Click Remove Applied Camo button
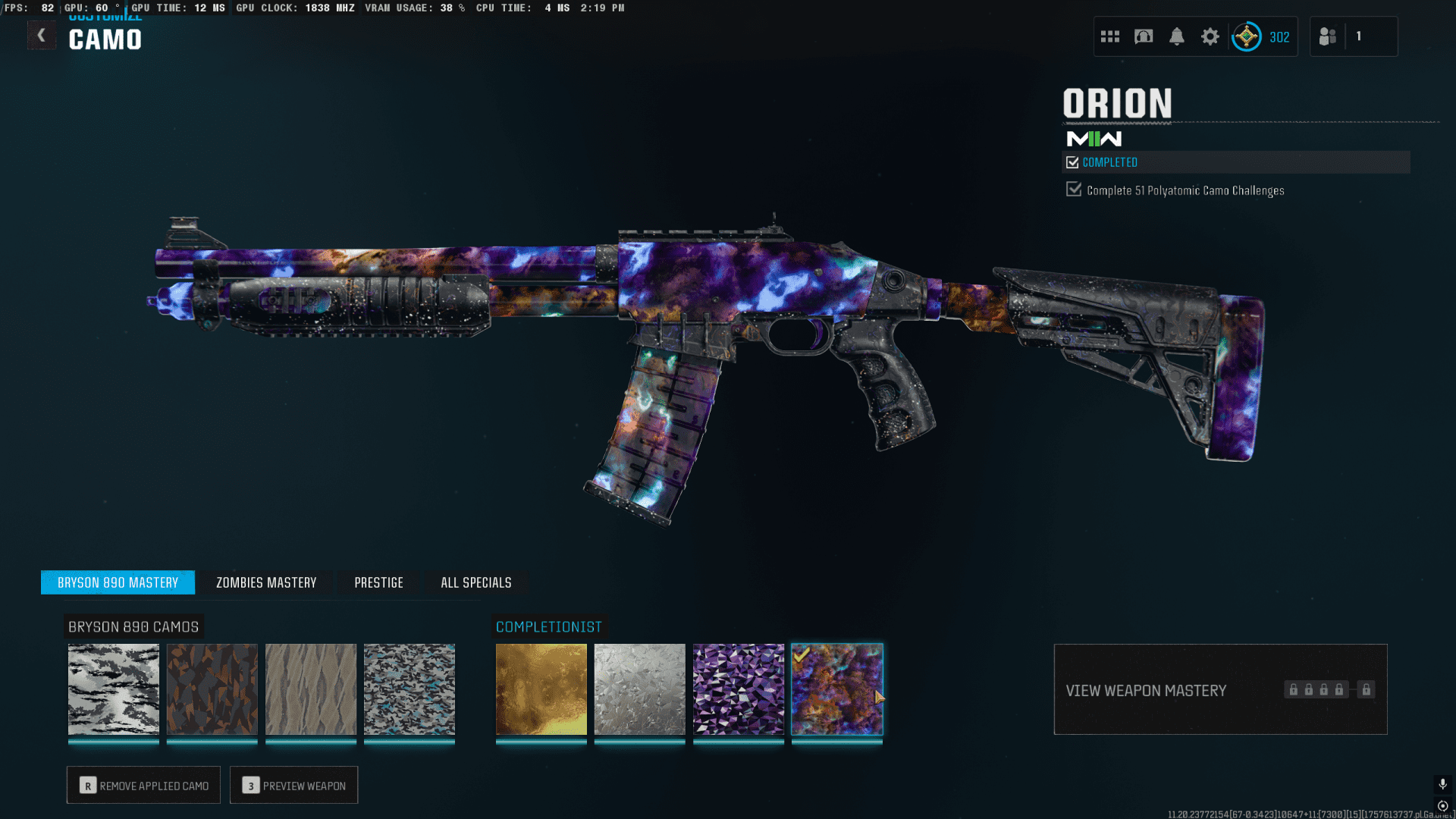The image size is (1456, 819). pos(143,785)
